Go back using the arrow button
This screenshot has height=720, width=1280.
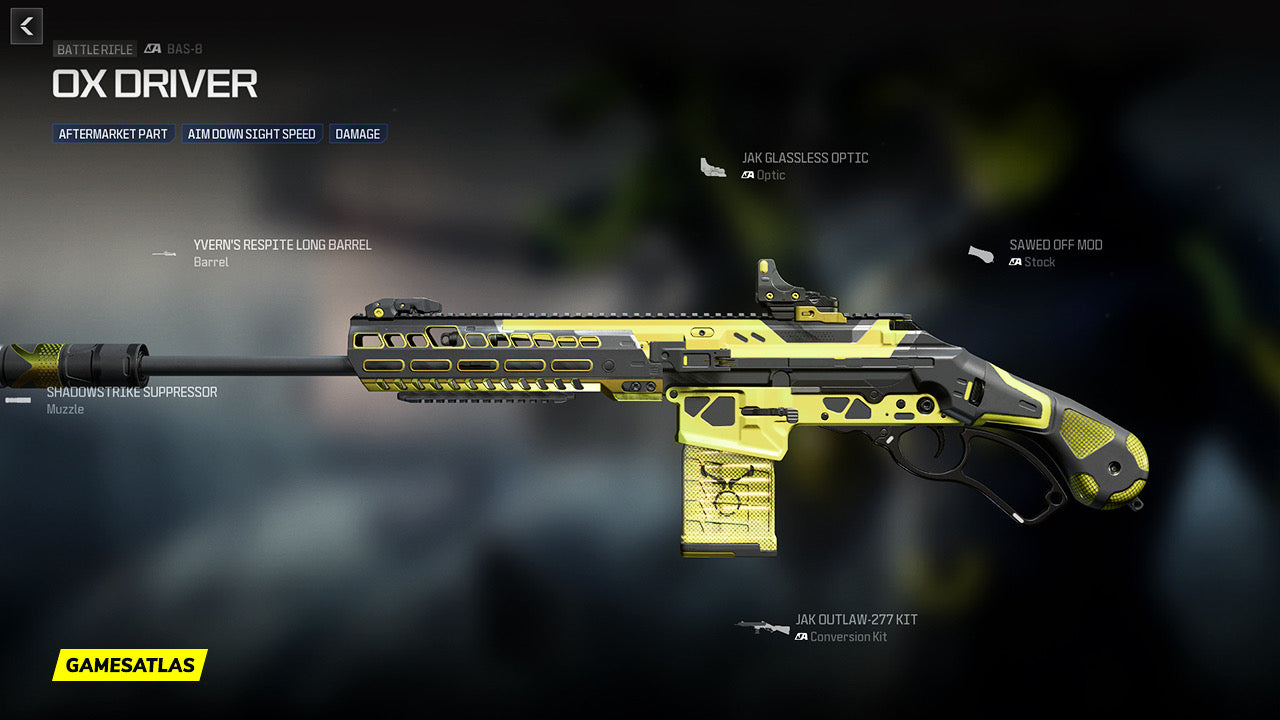click(27, 26)
